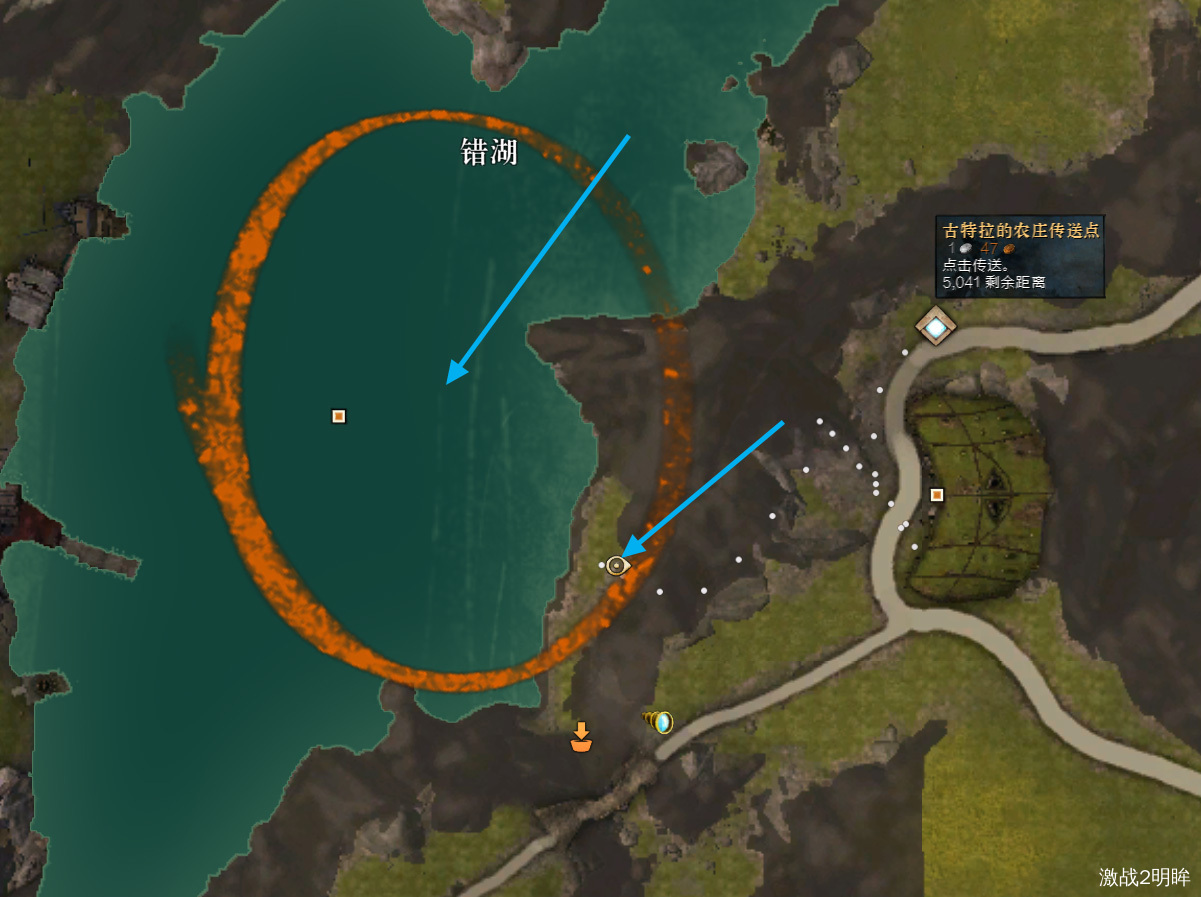Select the orange event marker inside 错湖 lake

point(339,416)
